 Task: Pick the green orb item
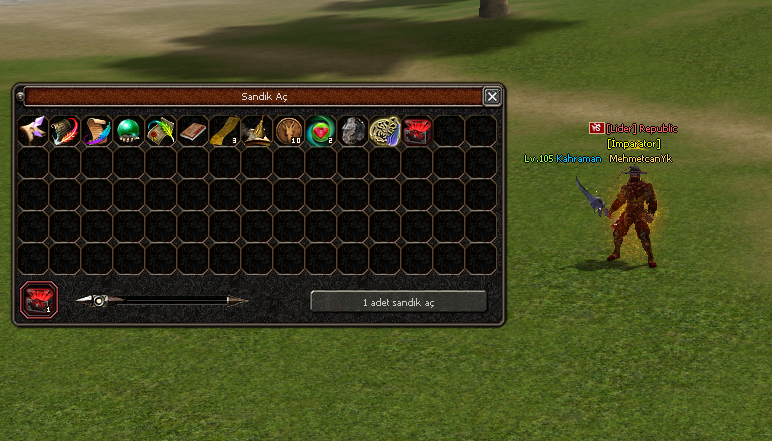(129, 131)
